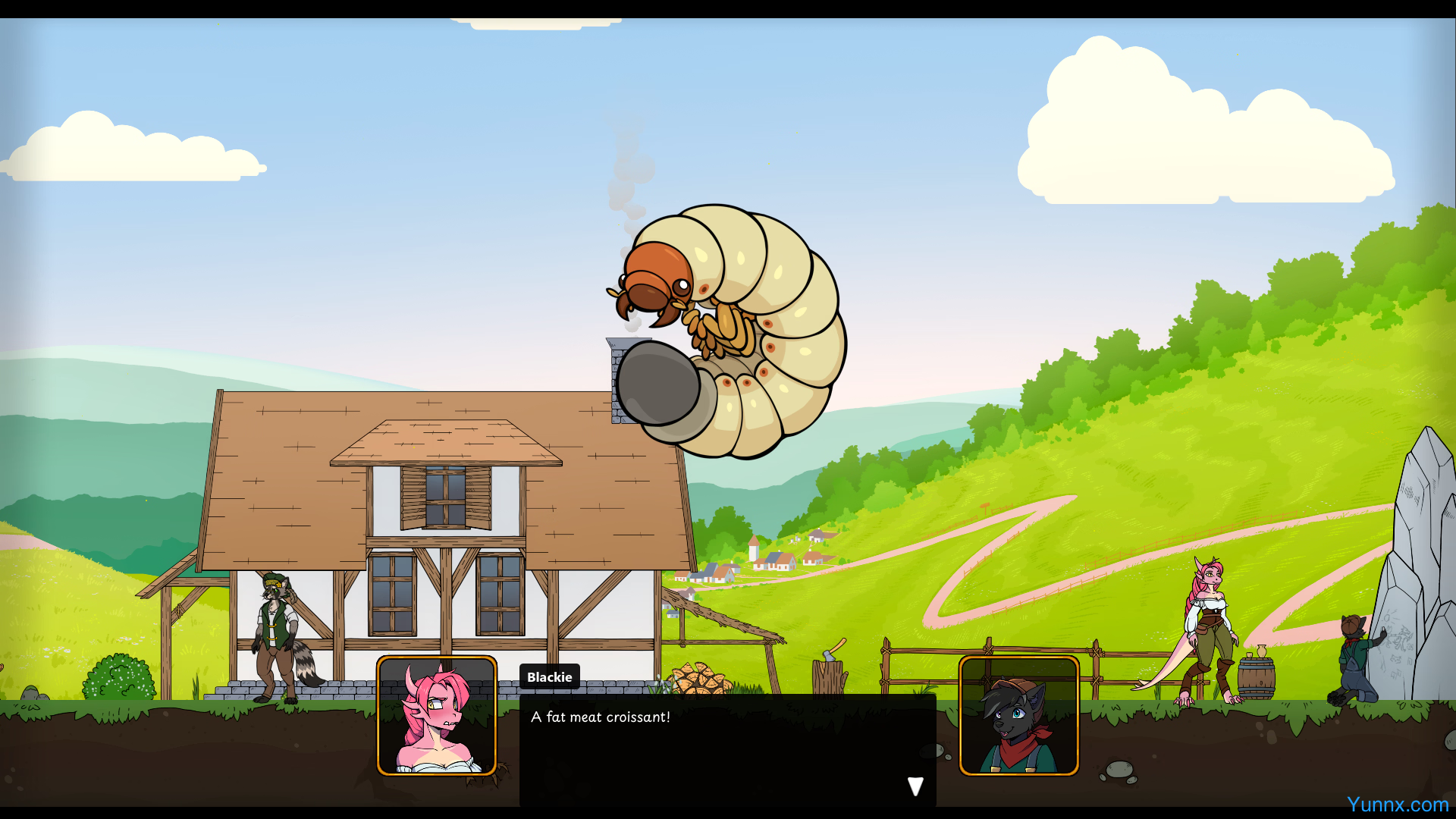
Task: Open the Yunnx.com watermark link
Action: 1397,805
